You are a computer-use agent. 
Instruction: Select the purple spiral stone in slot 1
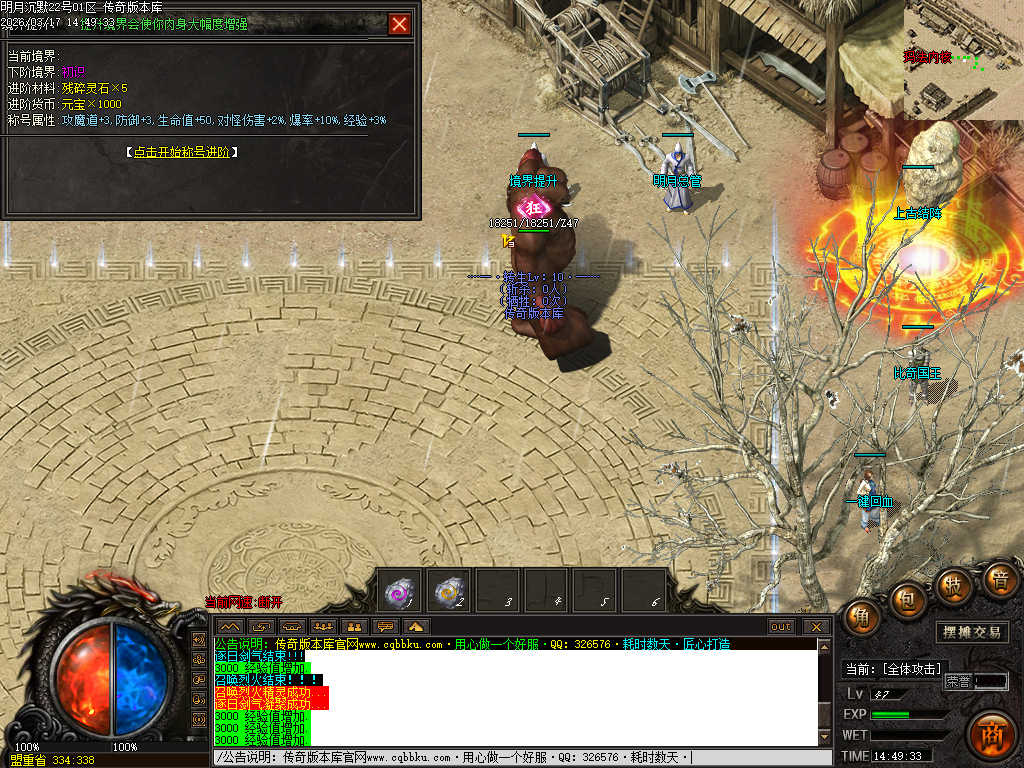coord(401,591)
